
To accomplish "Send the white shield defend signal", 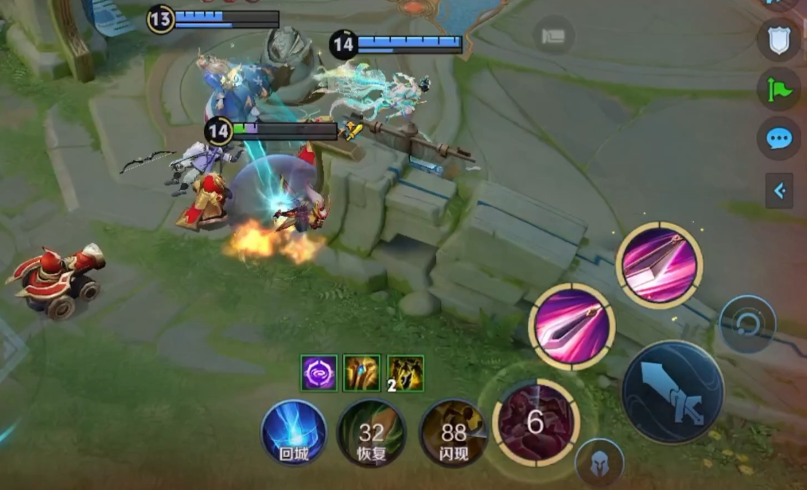I will (778, 39).
